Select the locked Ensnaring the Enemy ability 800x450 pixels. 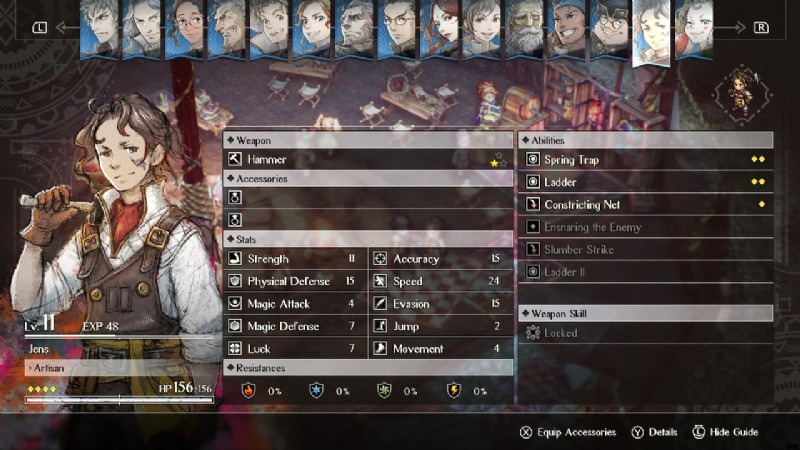[645, 227]
